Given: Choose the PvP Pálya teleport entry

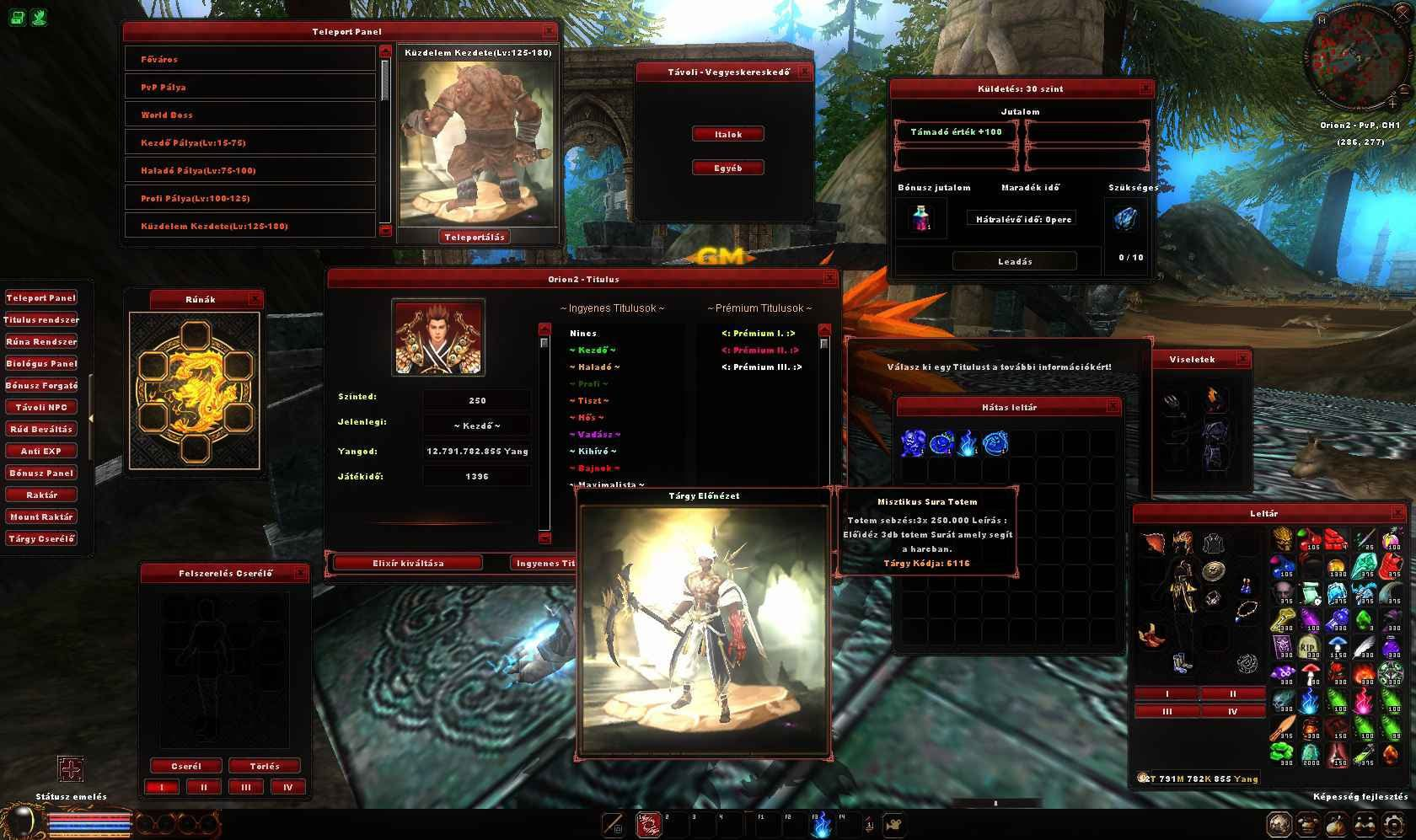Looking at the screenshot, I should [249, 87].
